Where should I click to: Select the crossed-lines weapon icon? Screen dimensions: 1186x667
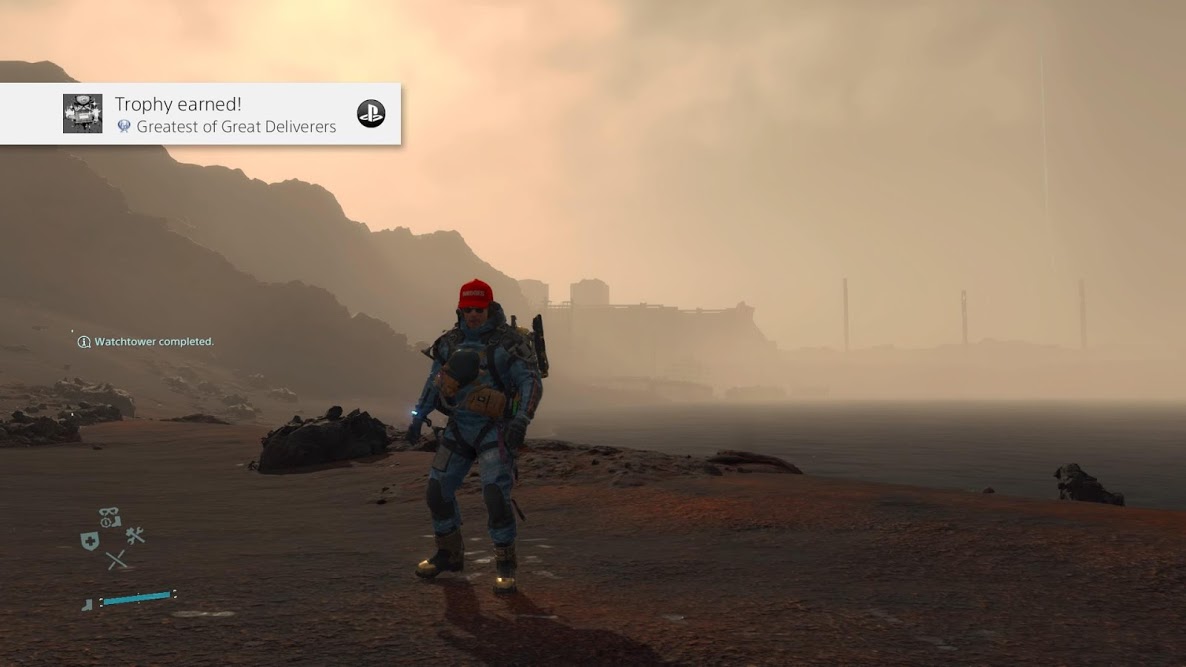(x=117, y=560)
